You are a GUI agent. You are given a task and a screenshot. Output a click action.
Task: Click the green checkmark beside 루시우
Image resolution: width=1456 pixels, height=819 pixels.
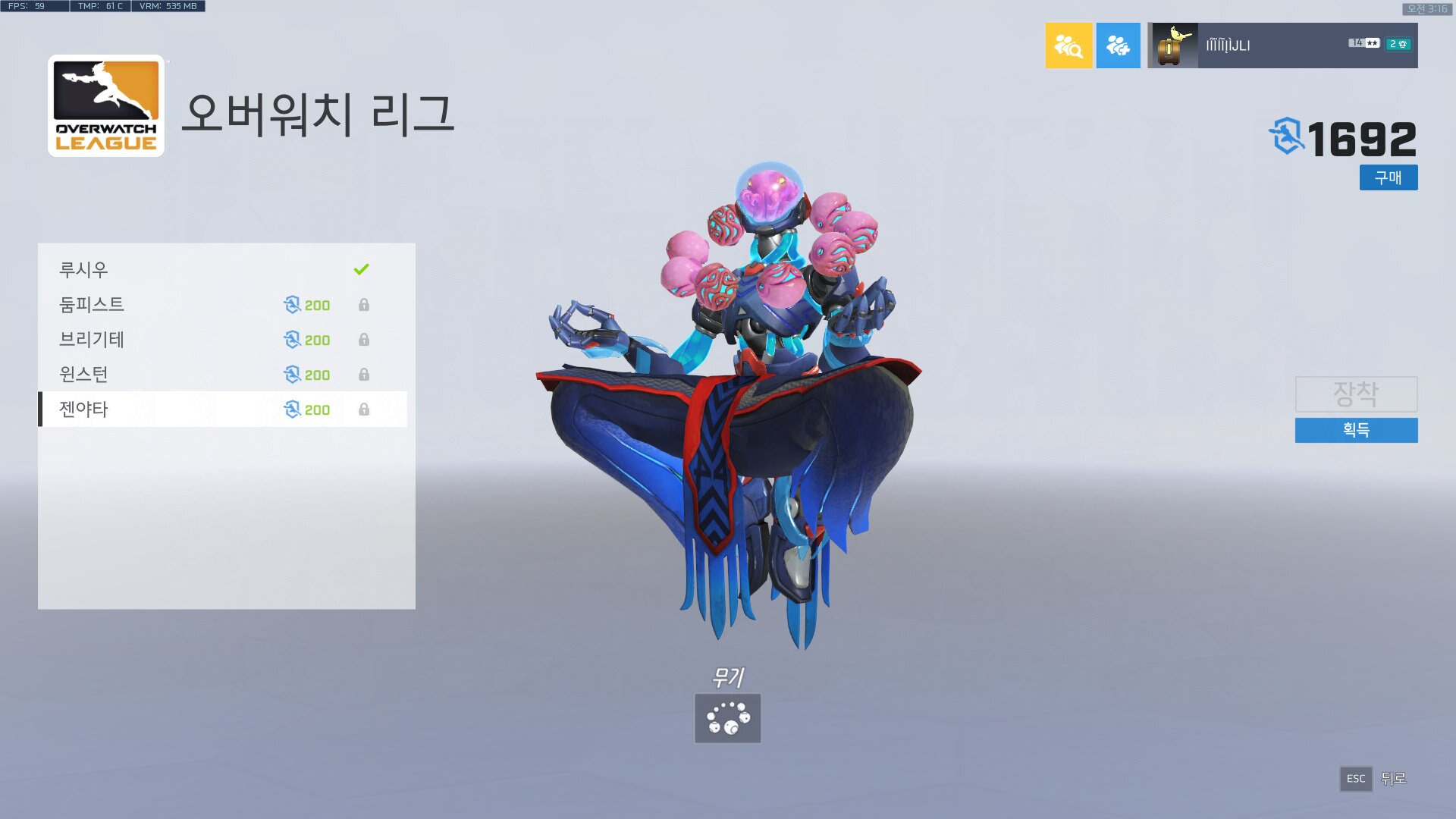(x=360, y=268)
